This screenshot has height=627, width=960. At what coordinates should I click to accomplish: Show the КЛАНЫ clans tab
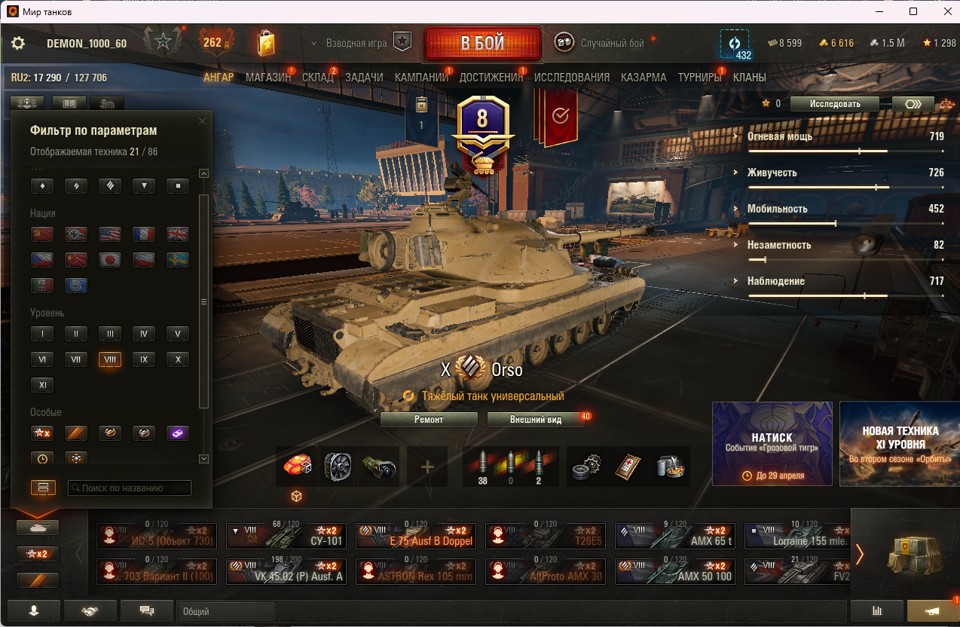[749, 77]
